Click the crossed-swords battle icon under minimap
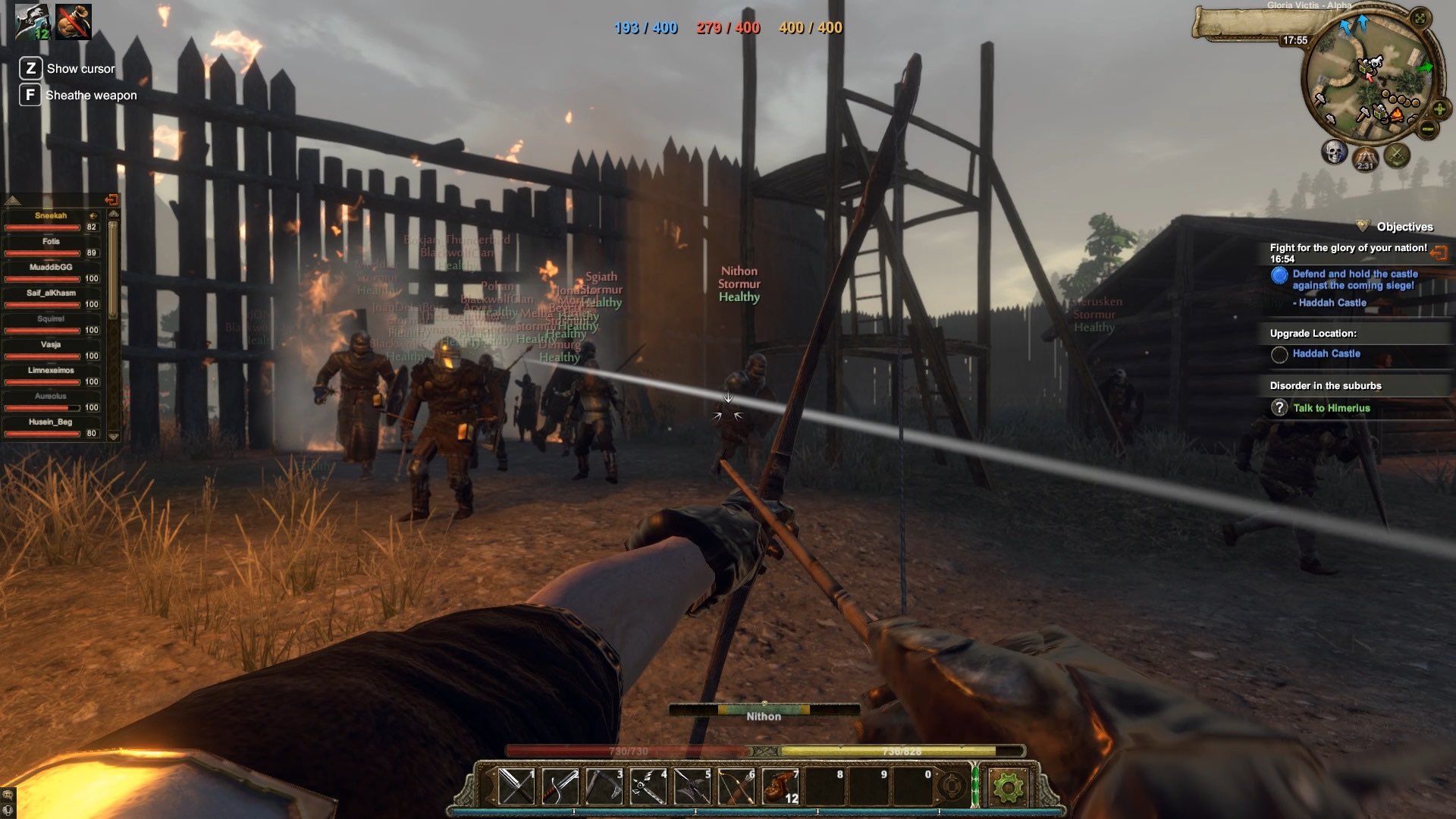 (1396, 155)
